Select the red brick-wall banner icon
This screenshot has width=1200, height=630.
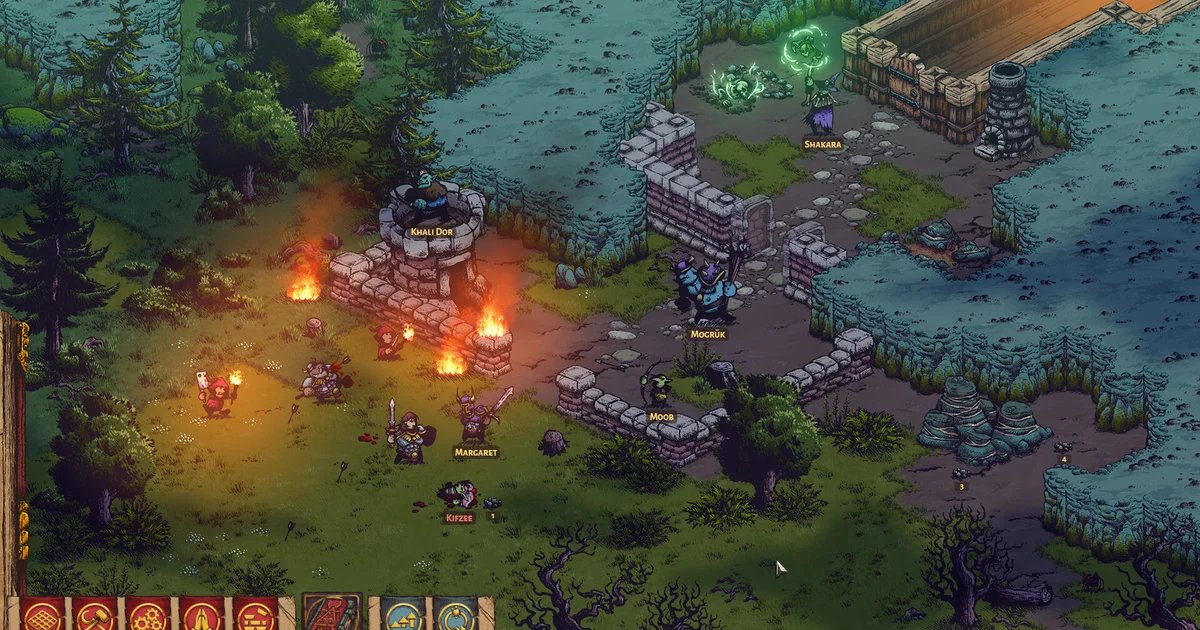253,614
